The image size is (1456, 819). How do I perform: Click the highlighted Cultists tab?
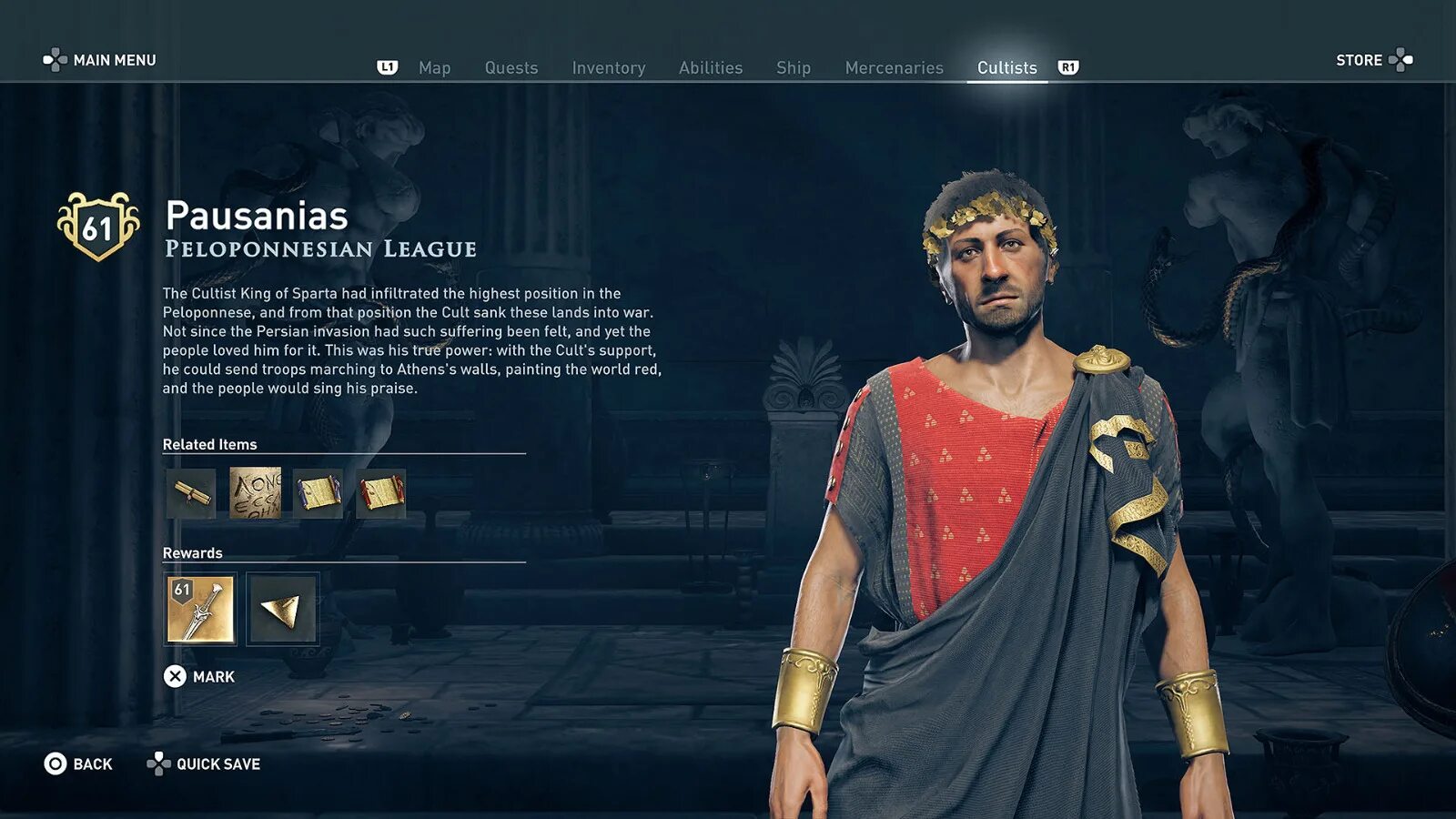pos(1006,68)
